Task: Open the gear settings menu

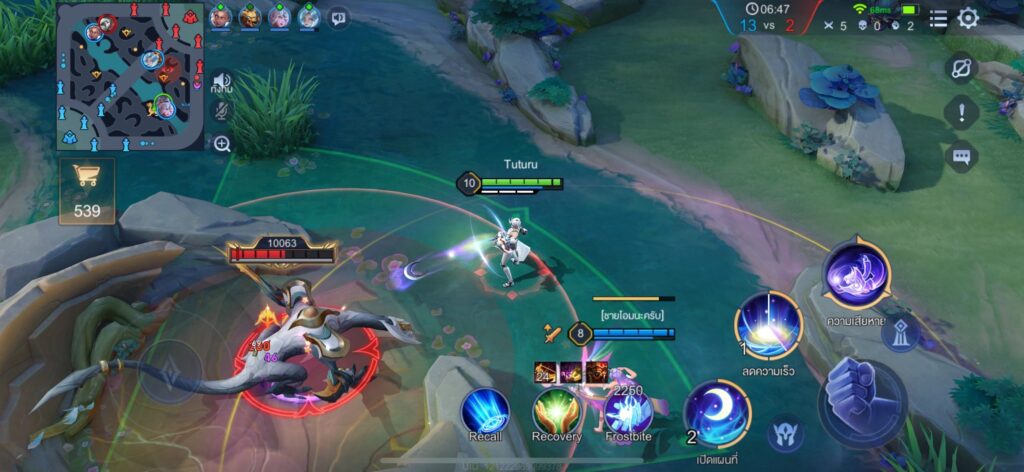Action: [968, 18]
